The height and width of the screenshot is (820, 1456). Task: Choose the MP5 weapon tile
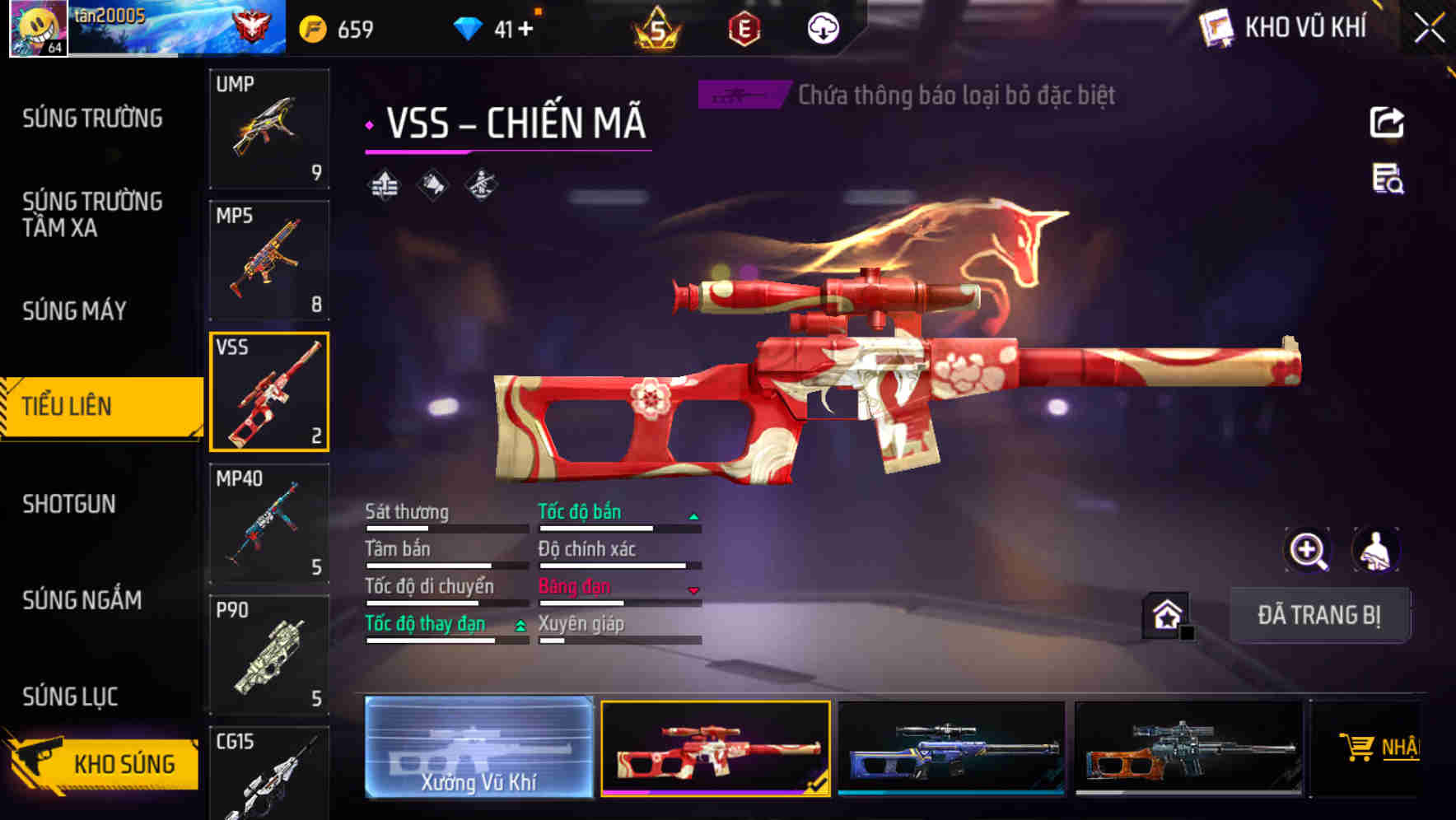point(269,260)
